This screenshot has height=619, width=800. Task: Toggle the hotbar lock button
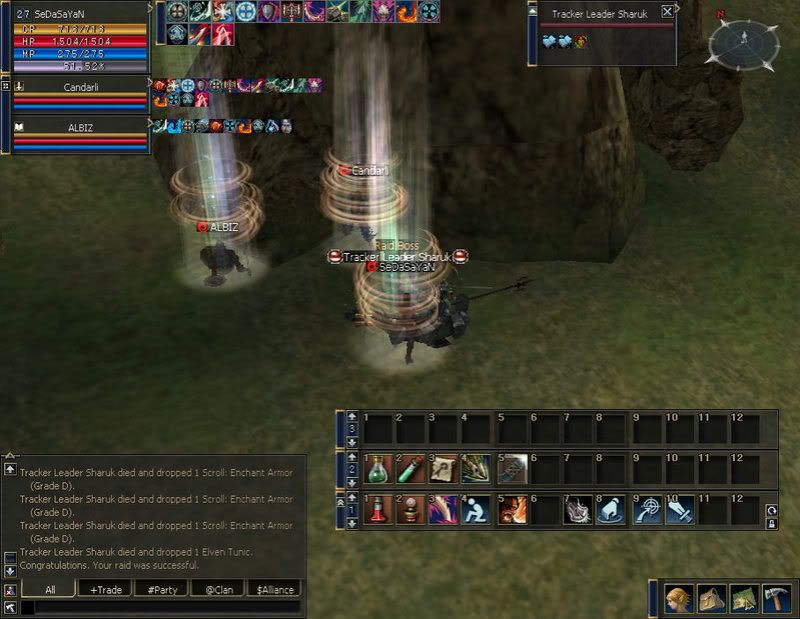coord(771,523)
